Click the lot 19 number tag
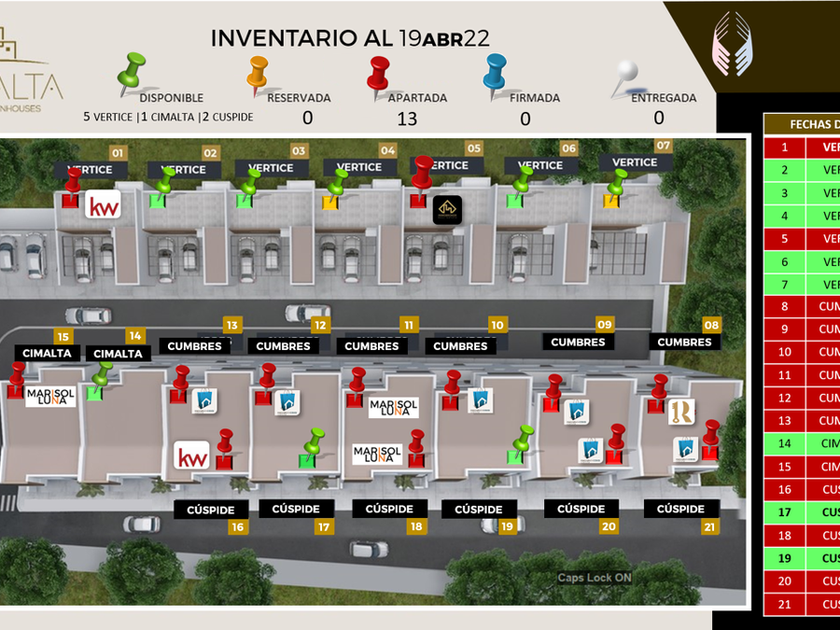 click(507, 526)
